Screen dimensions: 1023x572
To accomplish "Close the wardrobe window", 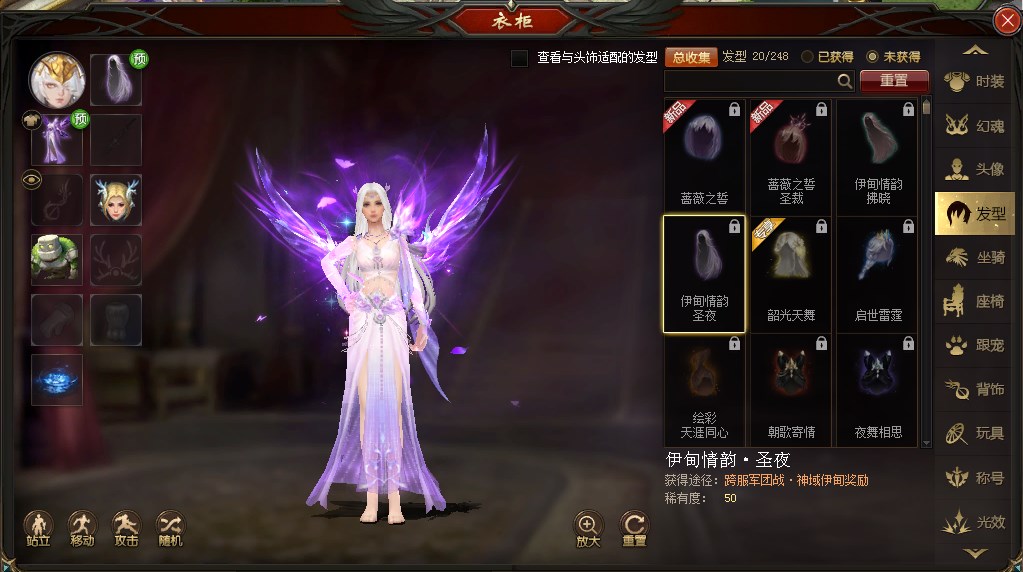I will pos(1006,20).
